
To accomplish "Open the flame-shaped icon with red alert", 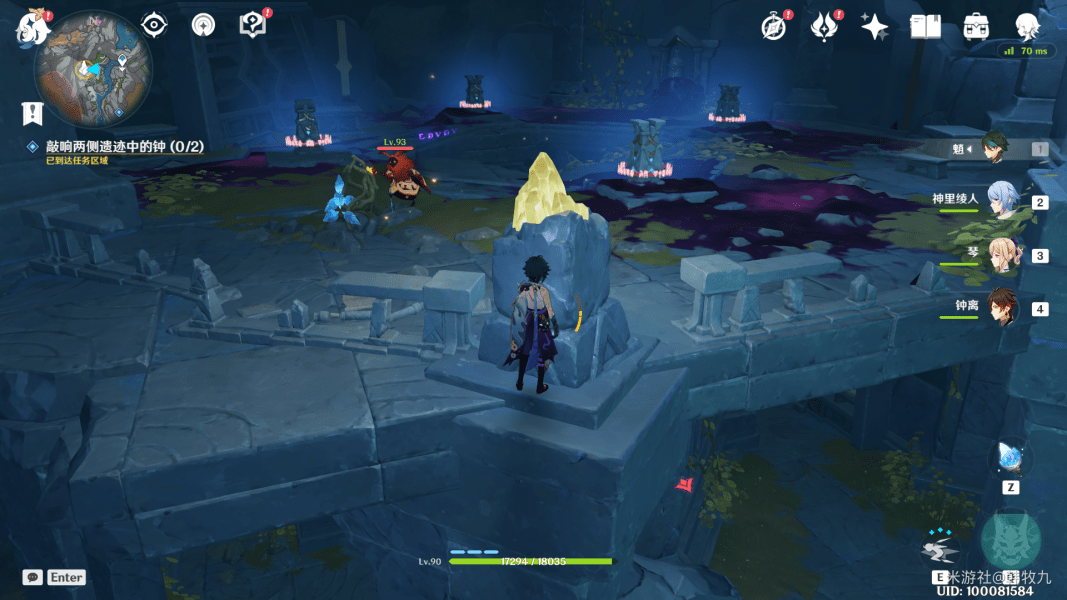I will pos(823,27).
